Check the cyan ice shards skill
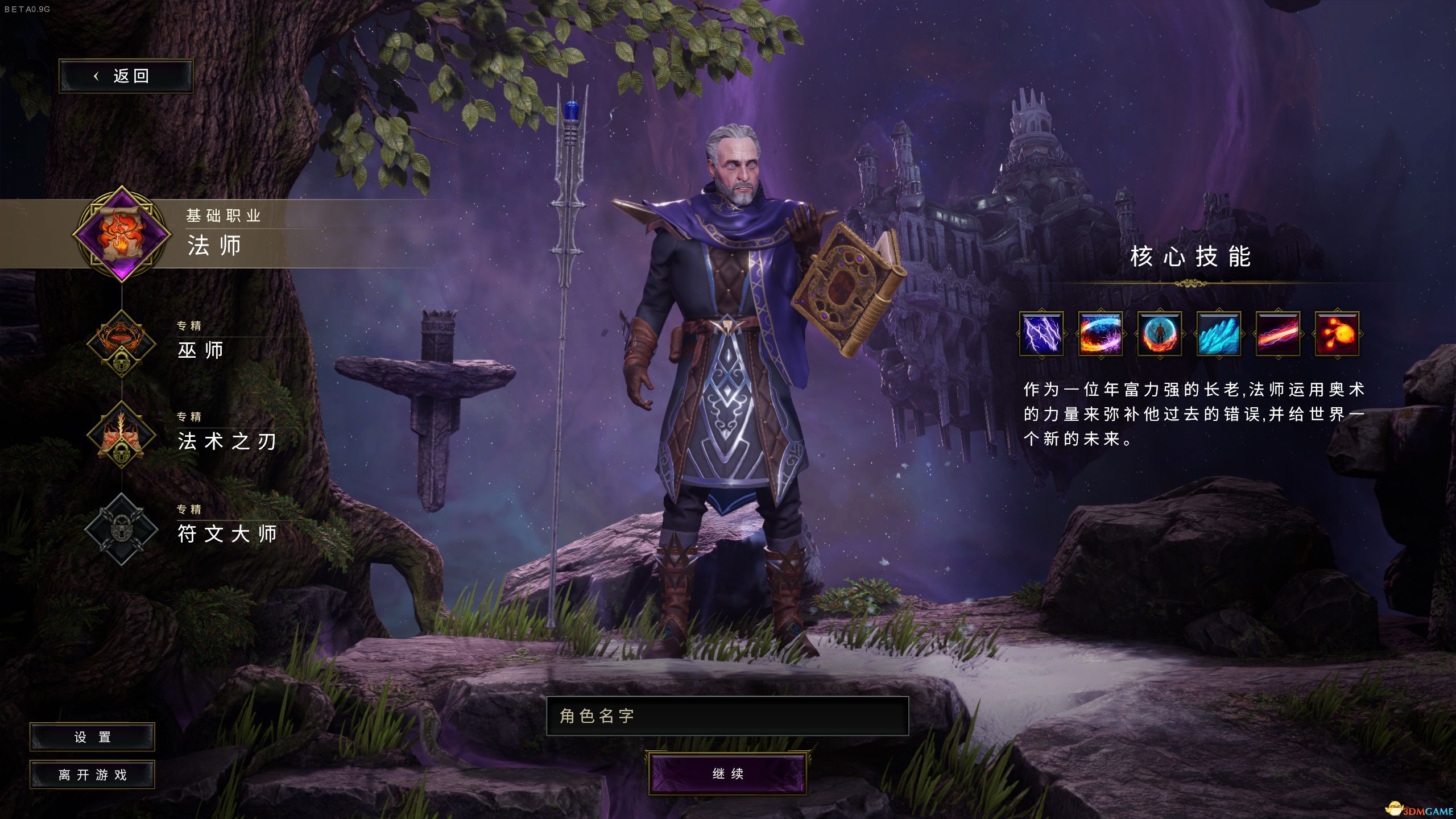The height and width of the screenshot is (819, 1456). [1218, 334]
